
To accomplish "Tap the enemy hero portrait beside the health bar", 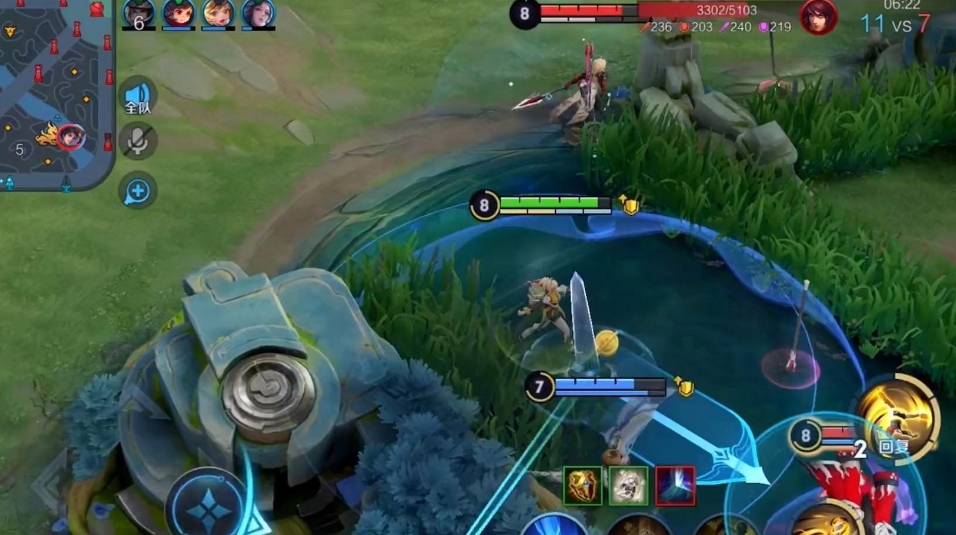I will click(818, 16).
